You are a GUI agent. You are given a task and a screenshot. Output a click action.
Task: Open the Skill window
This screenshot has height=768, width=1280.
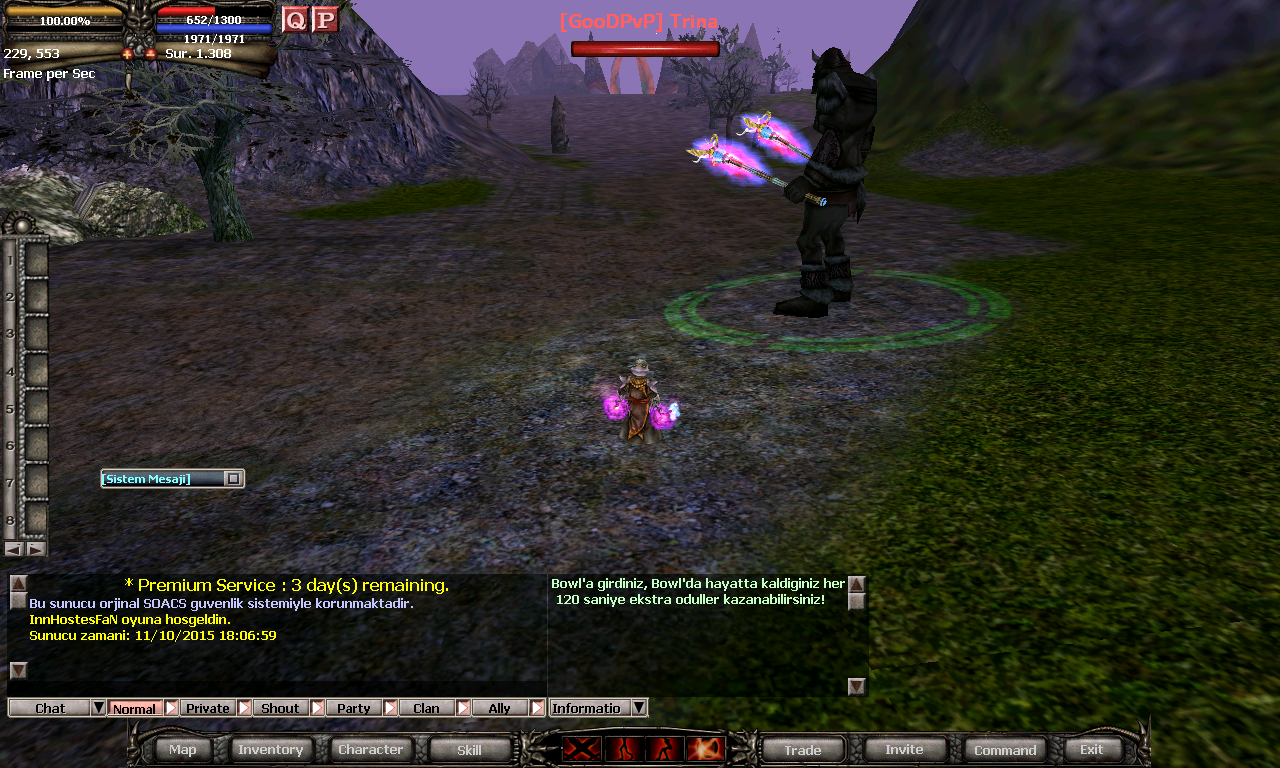coord(469,749)
